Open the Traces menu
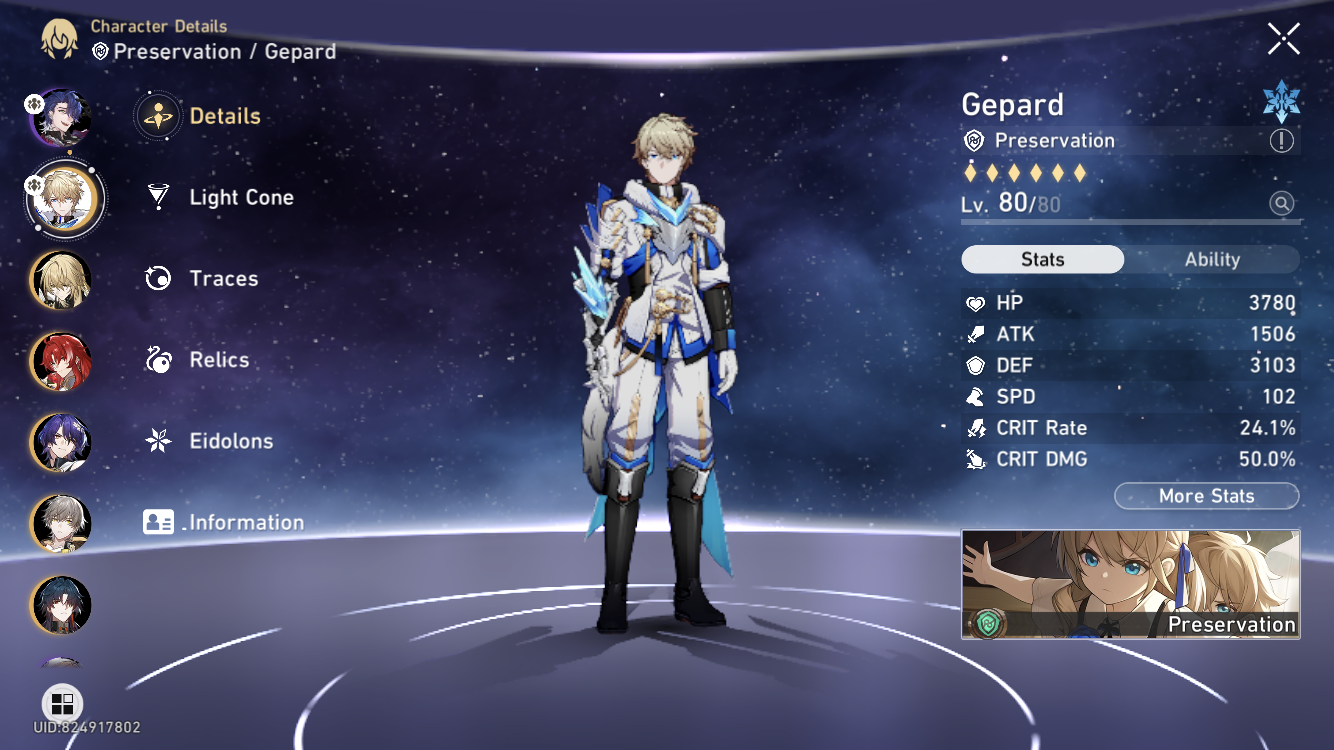 223,278
